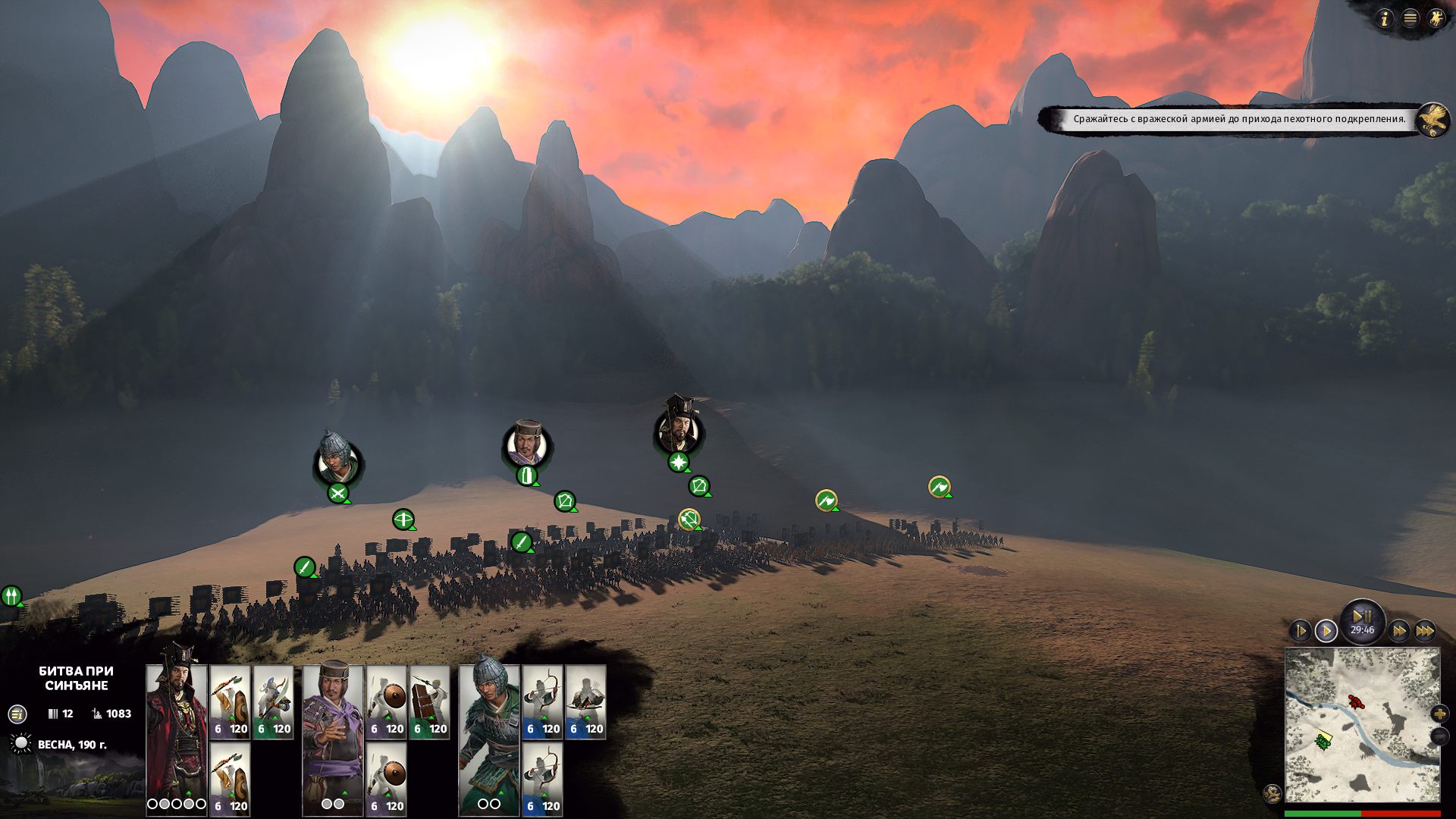Click the horseman icon in top-right corner
Viewport: 1456px width, 819px height.
click(1436, 19)
